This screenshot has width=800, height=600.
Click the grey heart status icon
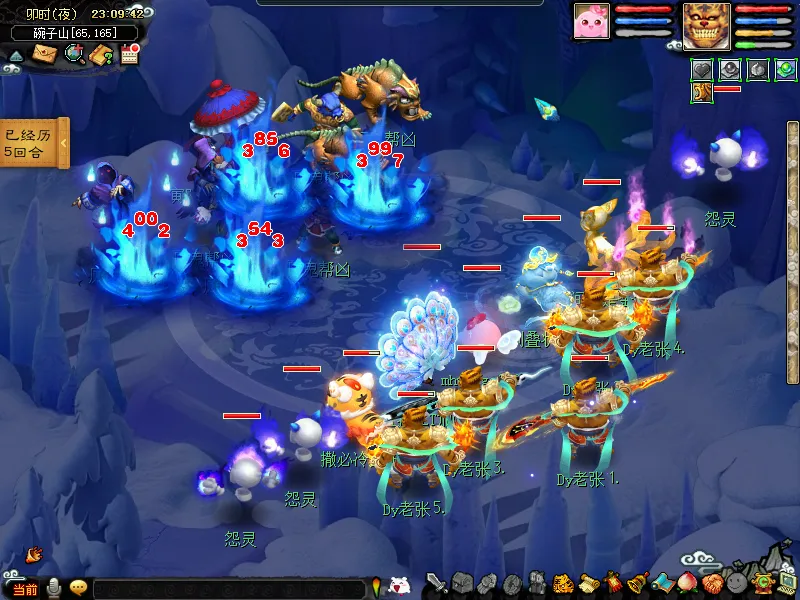pyautogui.click(x=702, y=70)
